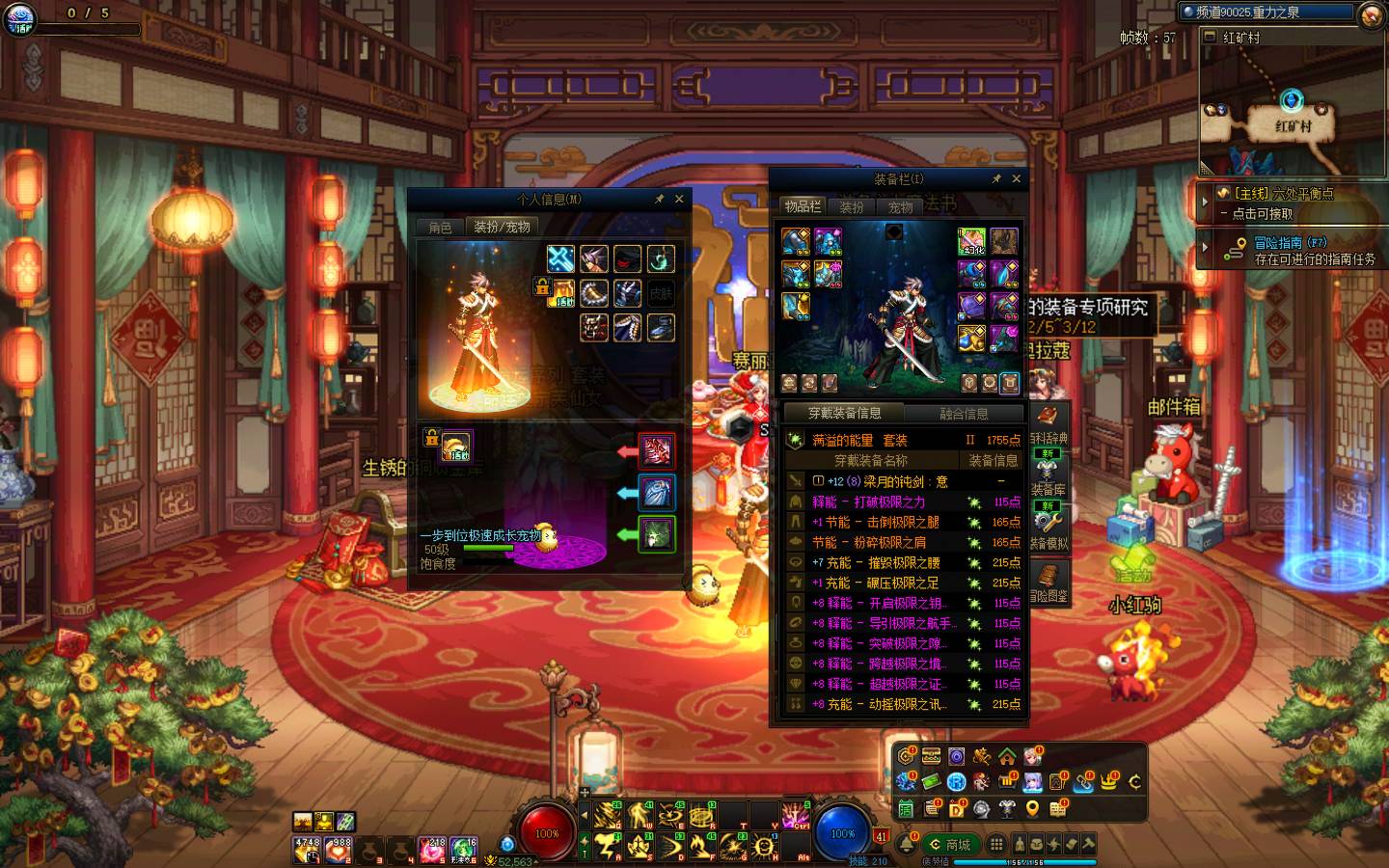The image size is (1389, 868).
Task: Switch to the 角色 tab
Action: coord(440,228)
